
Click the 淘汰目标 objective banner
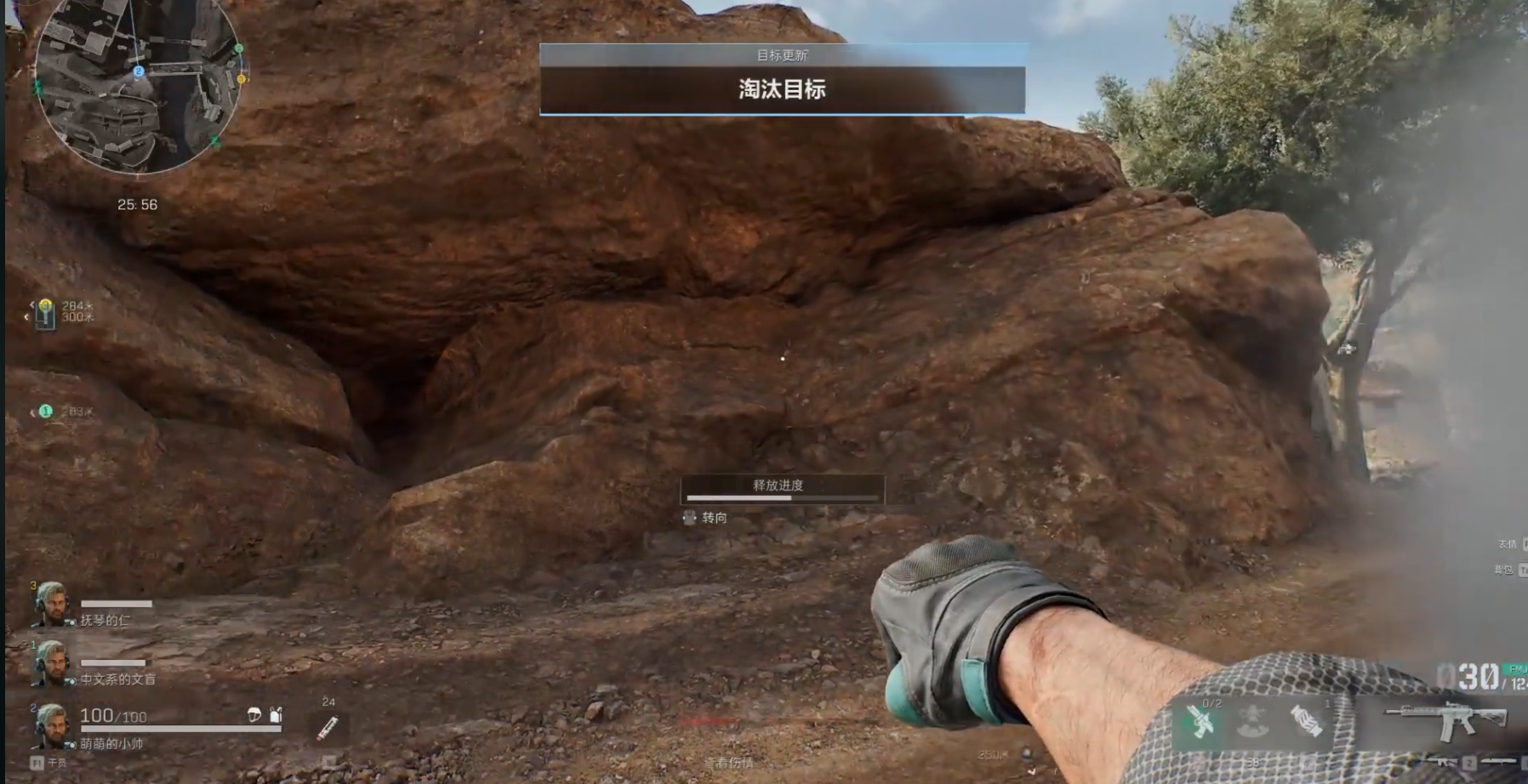[x=782, y=89]
